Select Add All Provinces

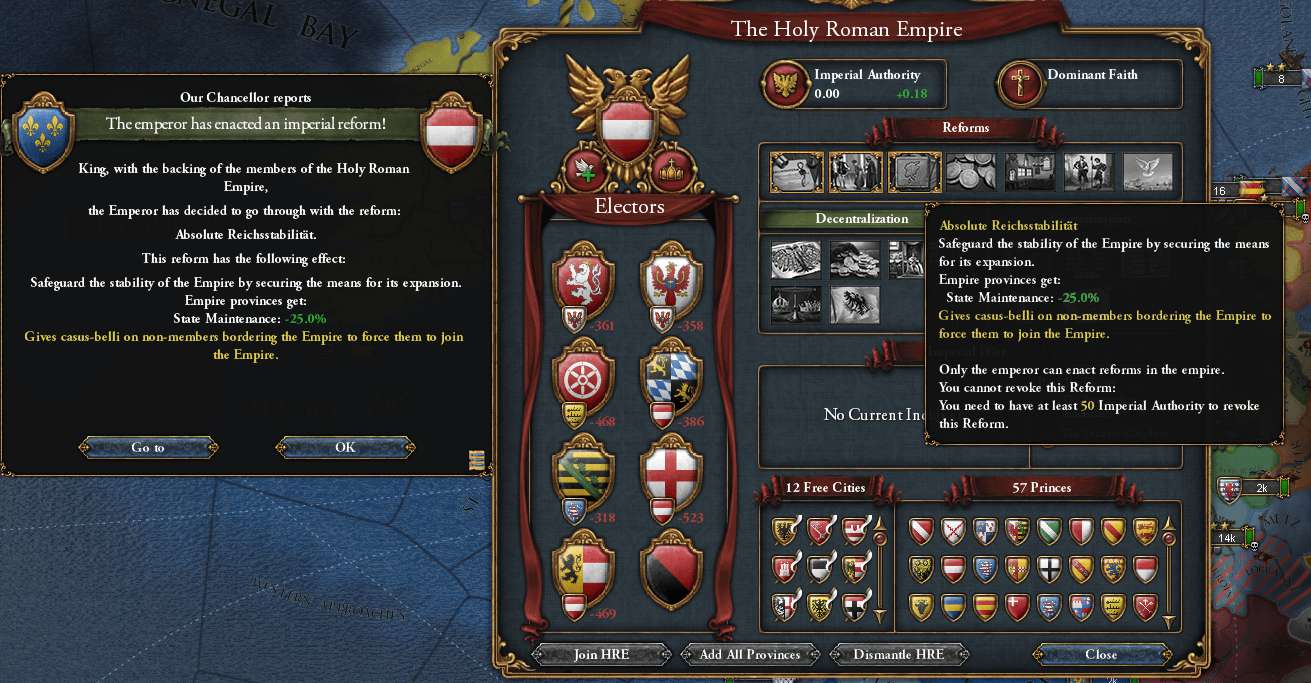click(x=750, y=655)
